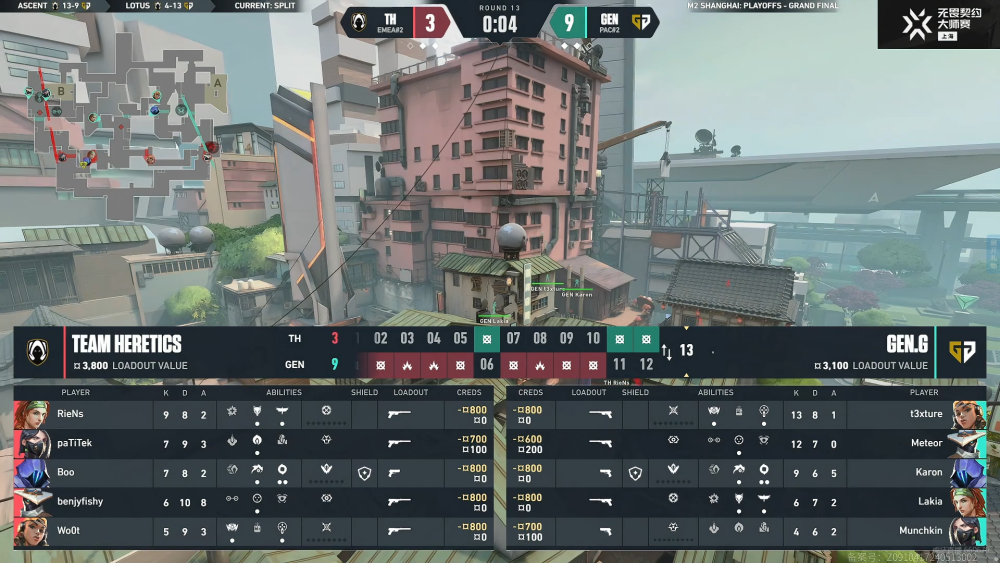
Task: Select benjyfishy's player row
Action: pos(250,501)
